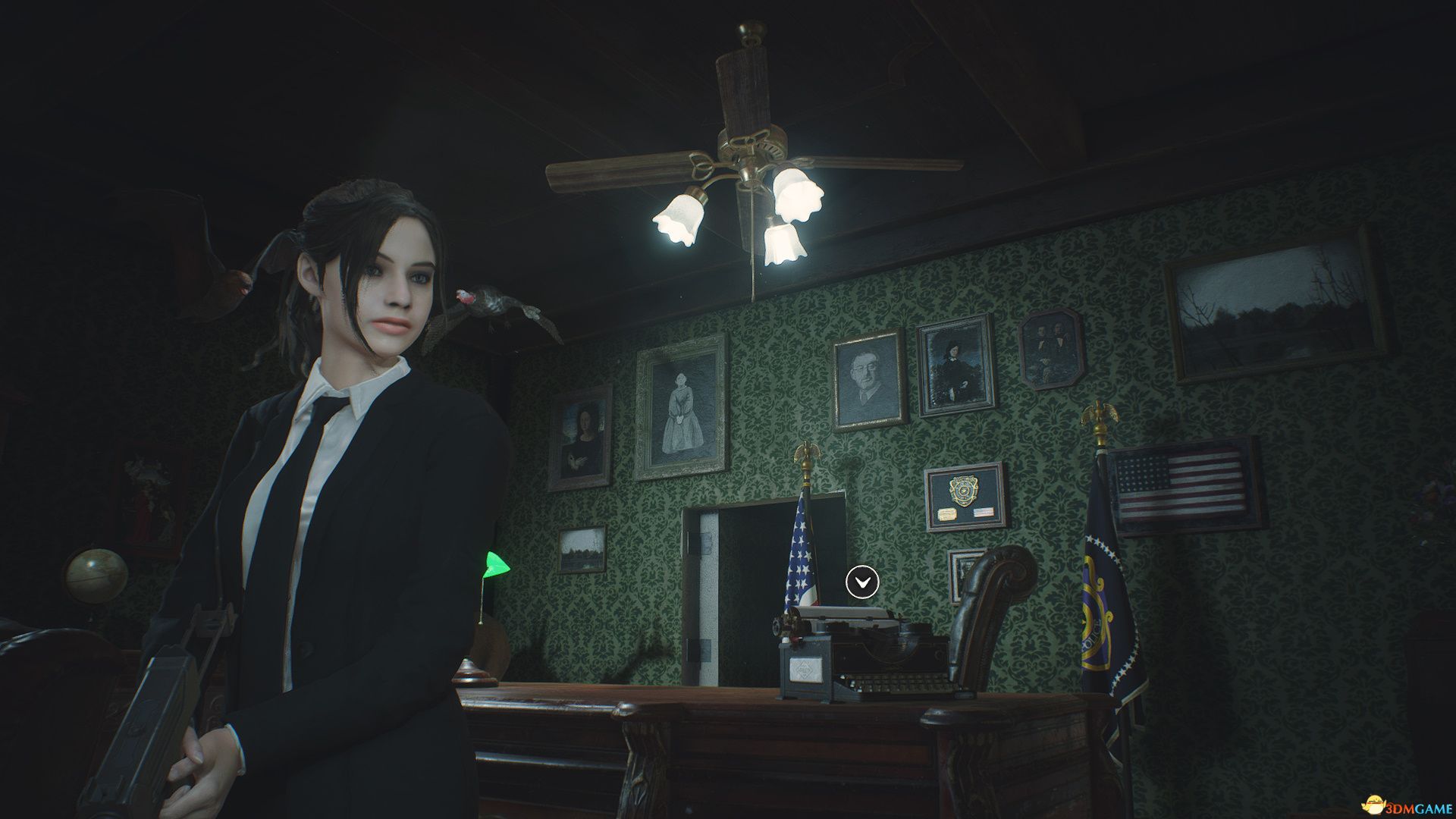Image resolution: width=1456 pixels, height=819 pixels.
Task: Click the typewriter interaction arrow marker
Action: click(862, 582)
